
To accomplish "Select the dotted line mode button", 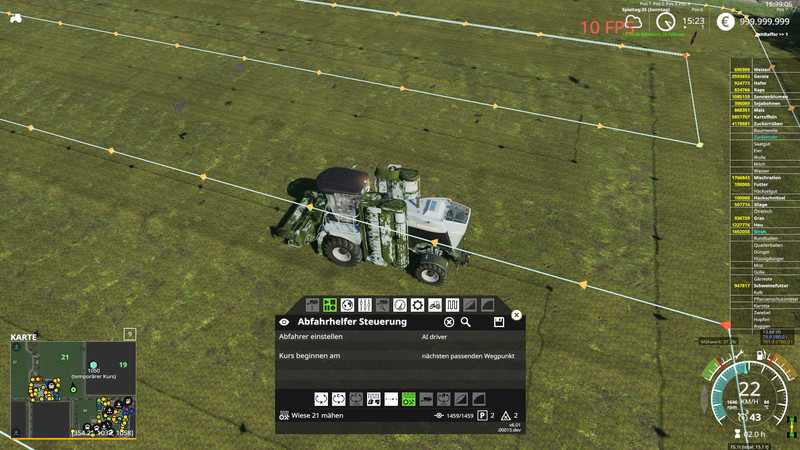I will pos(391,399).
